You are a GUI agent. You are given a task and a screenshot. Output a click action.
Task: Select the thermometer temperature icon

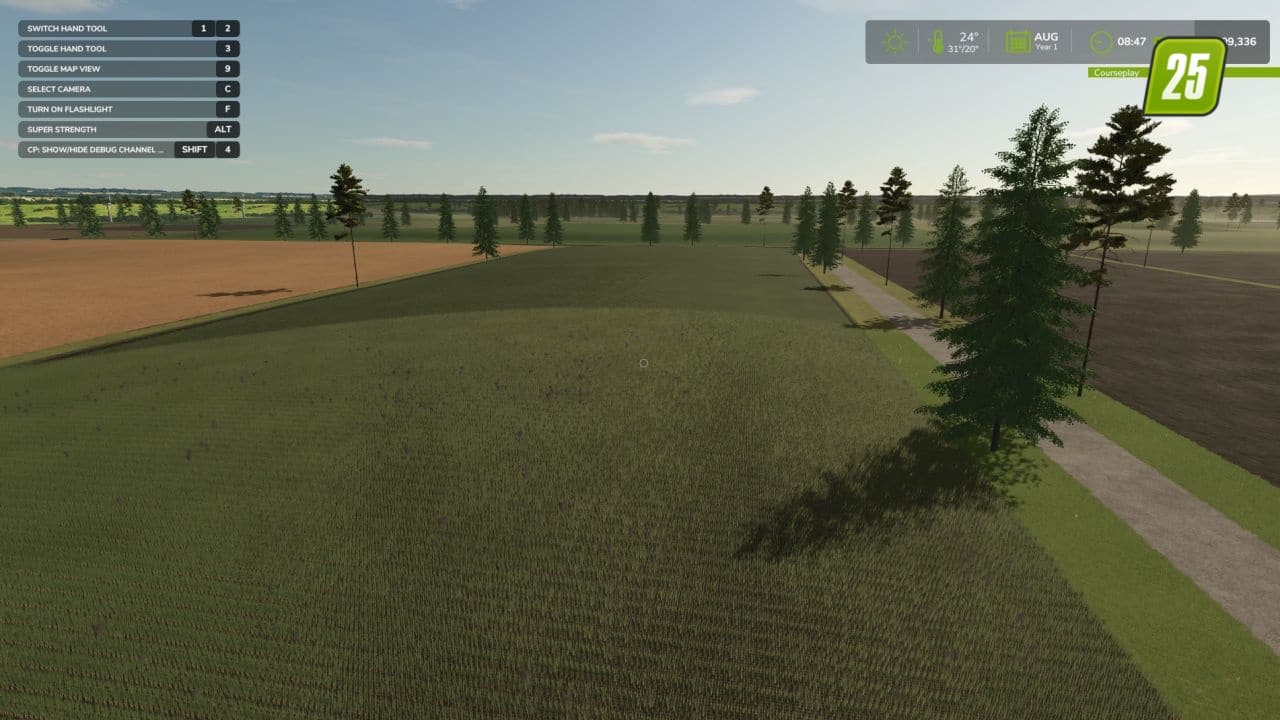pos(936,41)
